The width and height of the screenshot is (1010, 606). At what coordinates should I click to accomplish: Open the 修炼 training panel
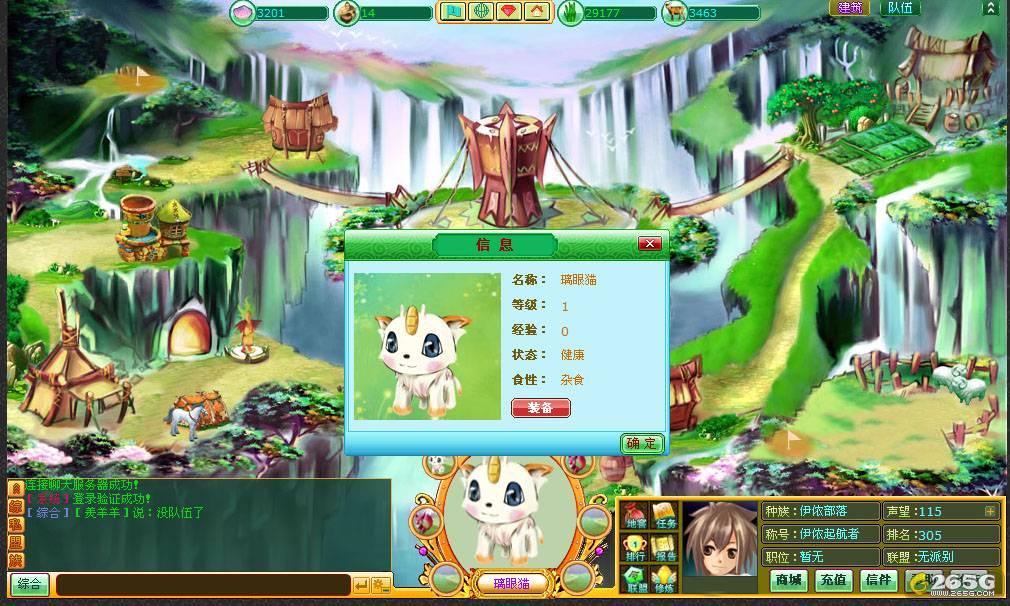coord(664,580)
